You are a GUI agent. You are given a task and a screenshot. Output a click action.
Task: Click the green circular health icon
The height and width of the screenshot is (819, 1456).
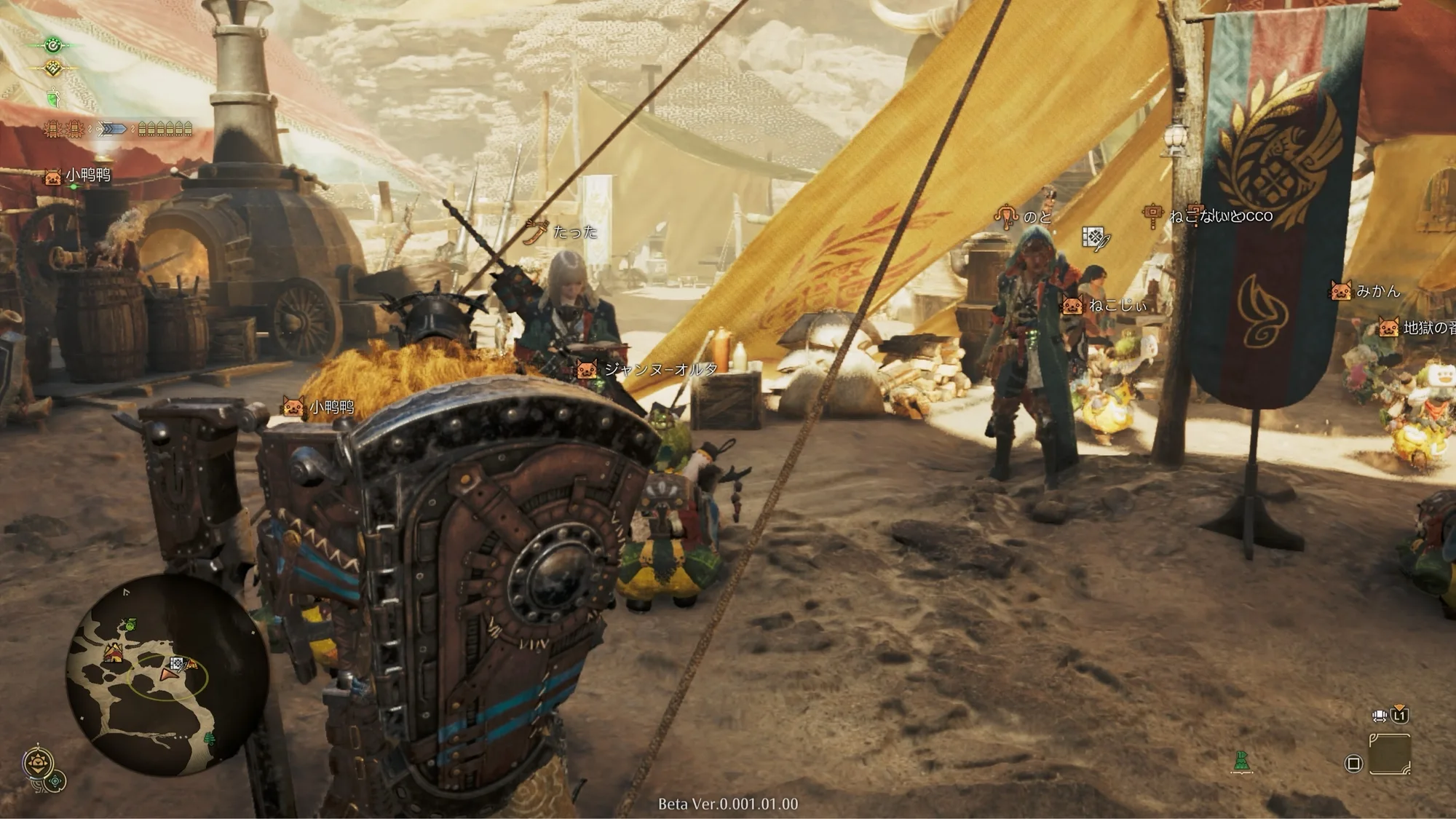click(x=53, y=45)
